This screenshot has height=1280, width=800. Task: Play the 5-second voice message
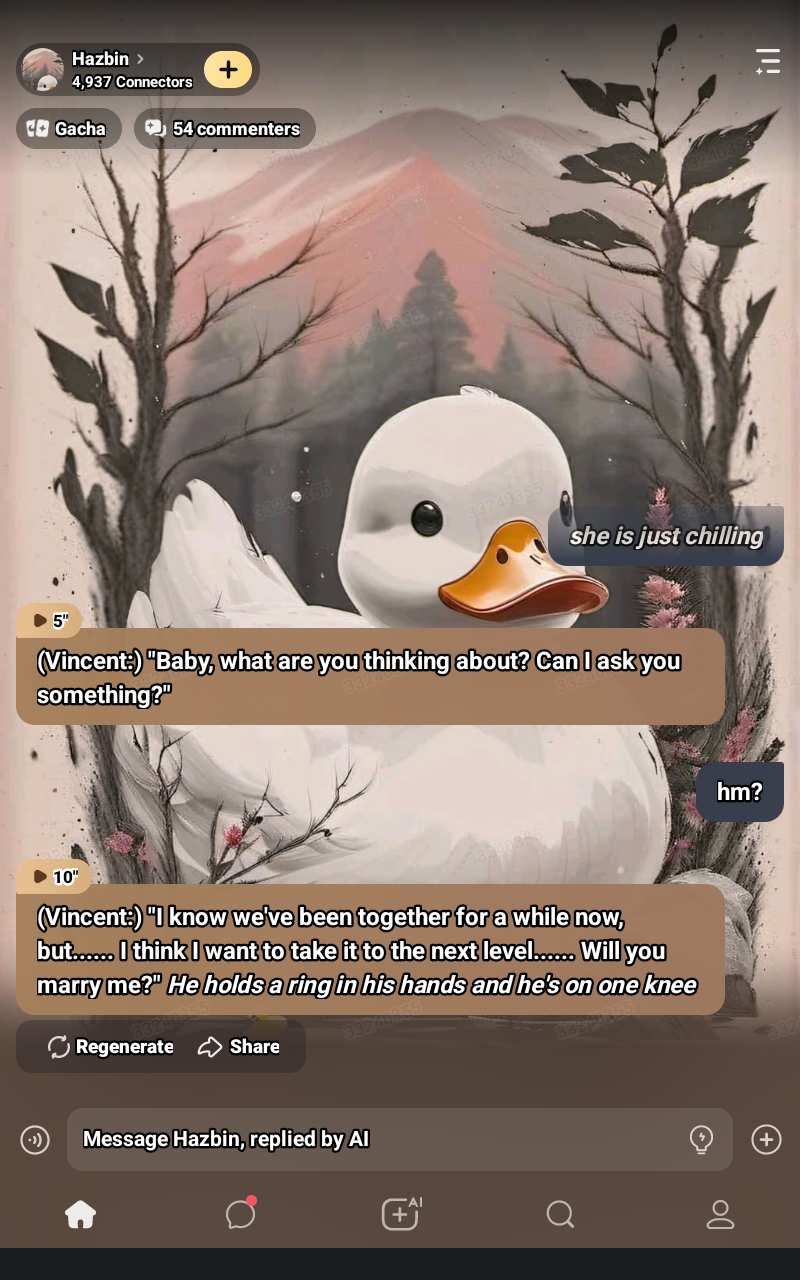(x=49, y=621)
